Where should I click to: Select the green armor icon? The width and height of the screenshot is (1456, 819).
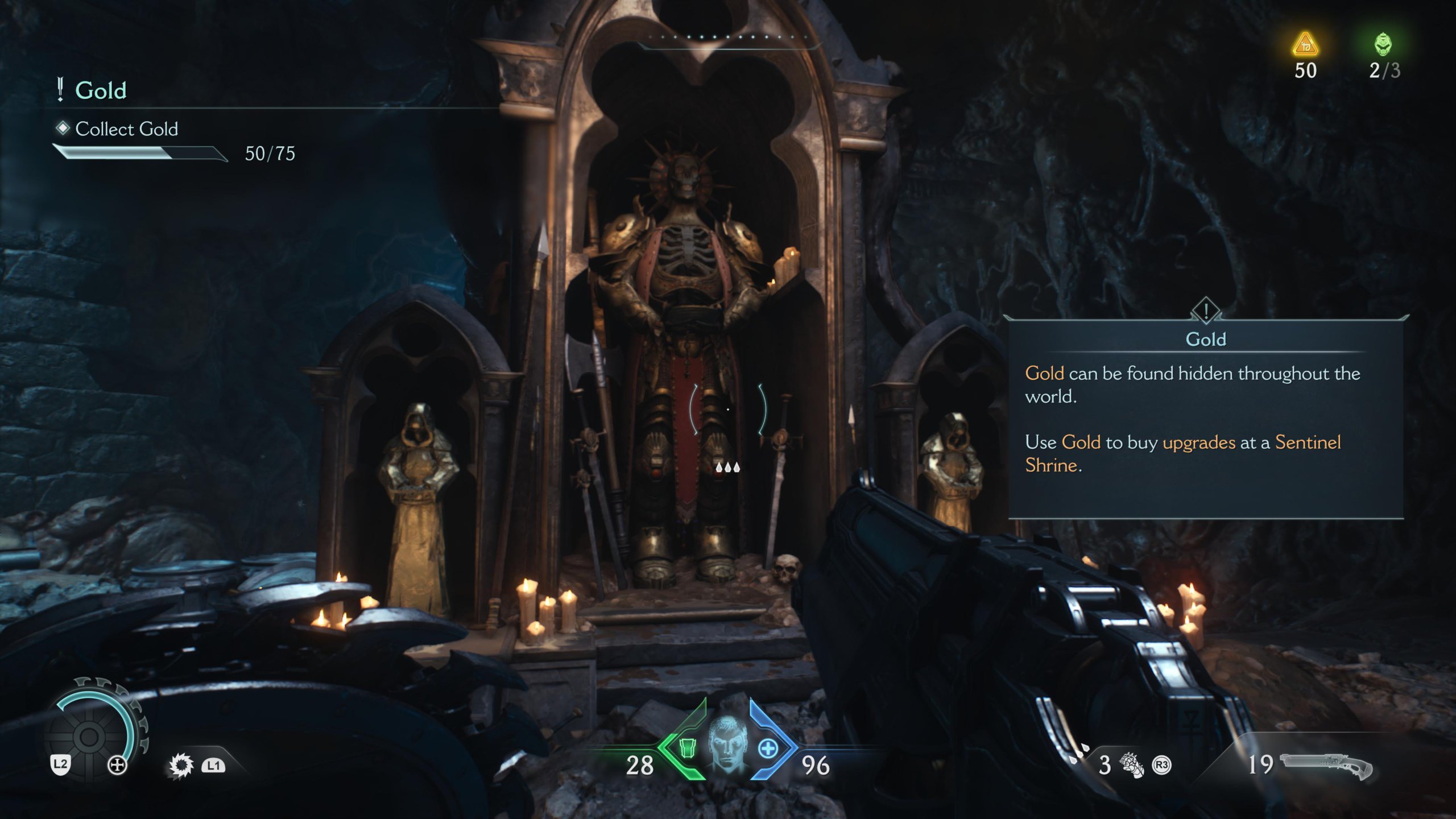688,748
